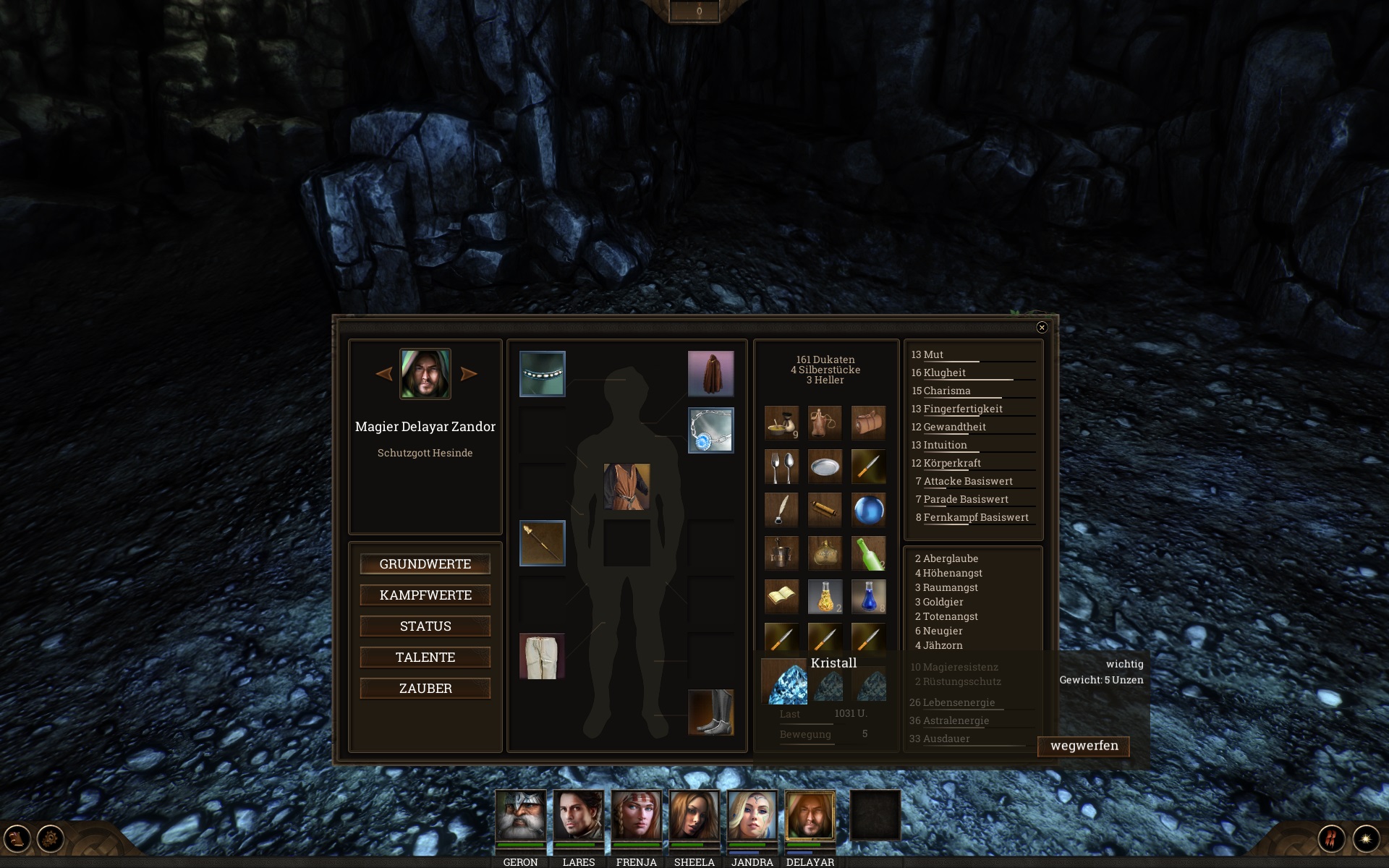Go to the previous character arrow

pos(384,374)
